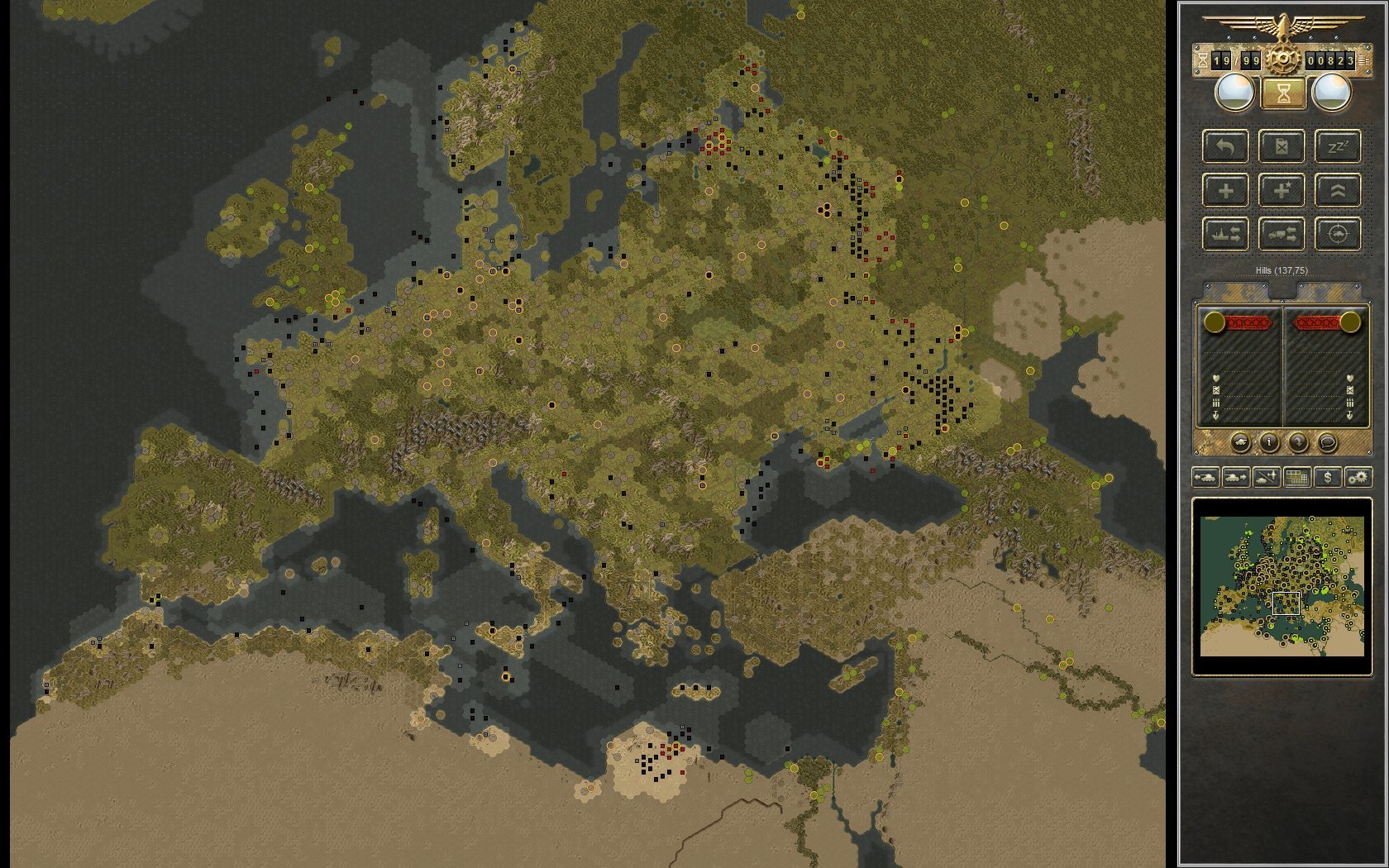The width and height of the screenshot is (1389, 868).
Task: Open game options with the gears icon
Action: (x=1358, y=477)
